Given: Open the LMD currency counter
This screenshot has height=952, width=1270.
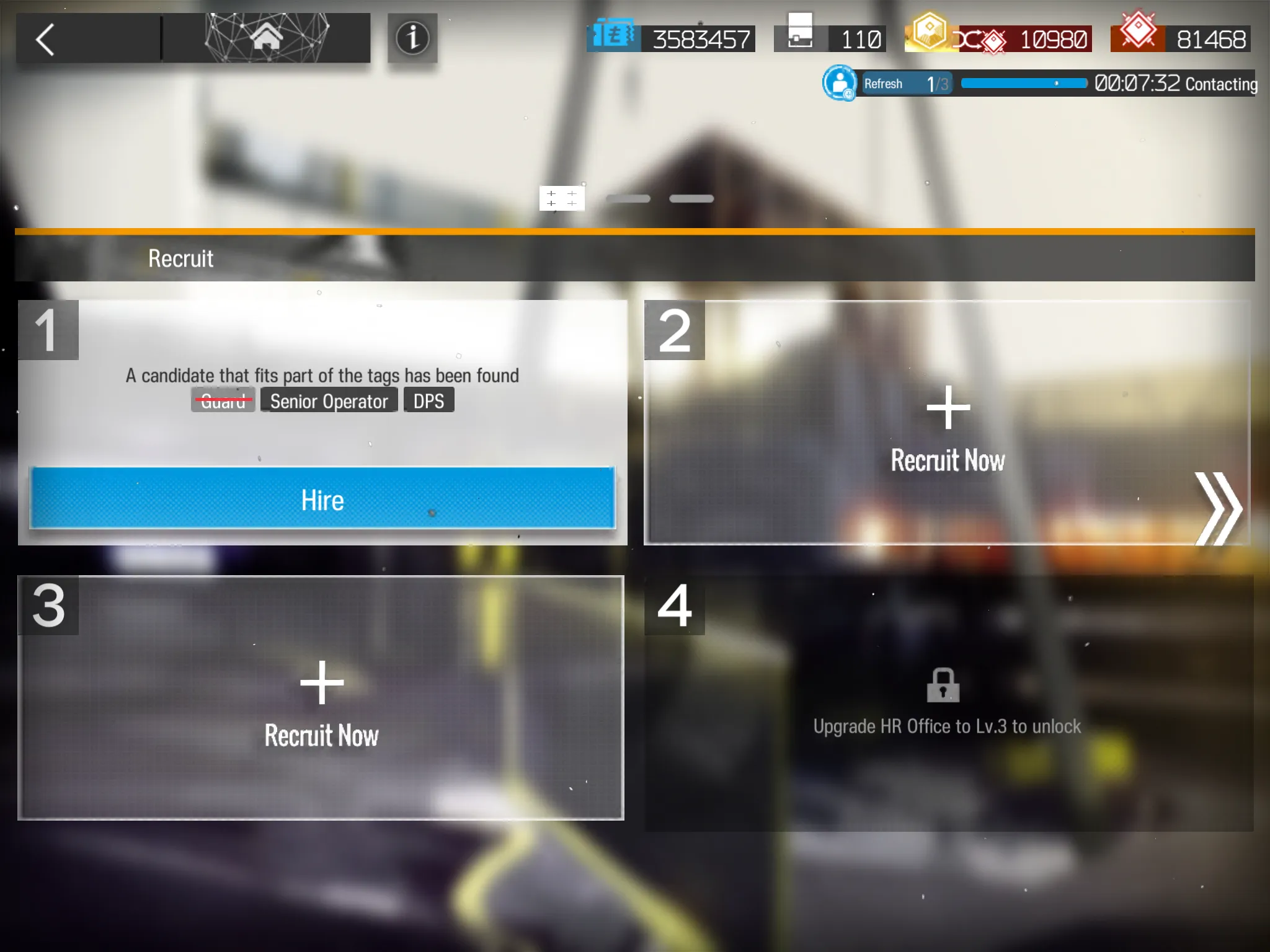Looking at the screenshot, I should [671, 38].
